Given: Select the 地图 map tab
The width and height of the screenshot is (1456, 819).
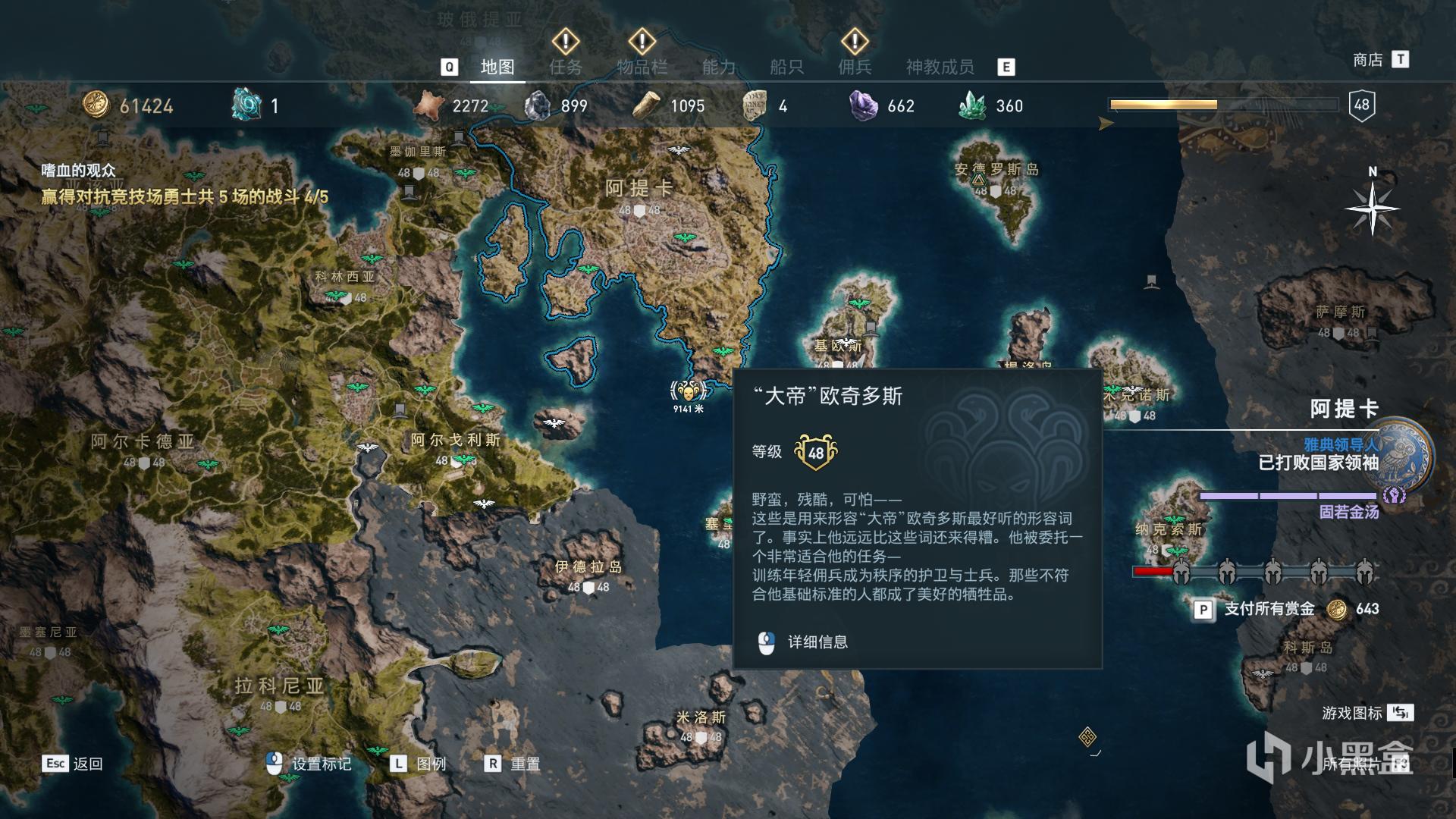Looking at the screenshot, I should (x=497, y=67).
